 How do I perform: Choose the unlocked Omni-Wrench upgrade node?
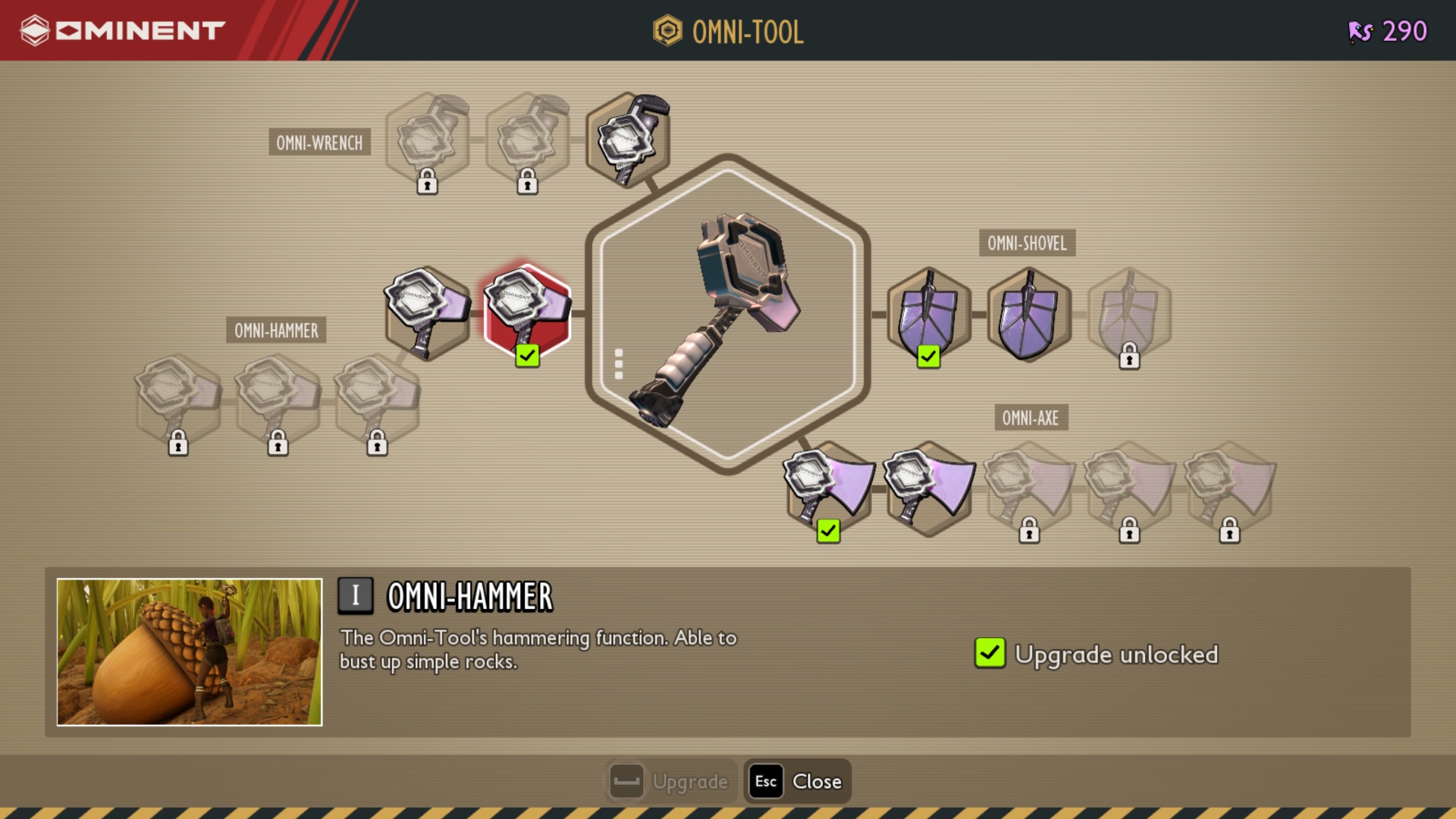point(628,140)
